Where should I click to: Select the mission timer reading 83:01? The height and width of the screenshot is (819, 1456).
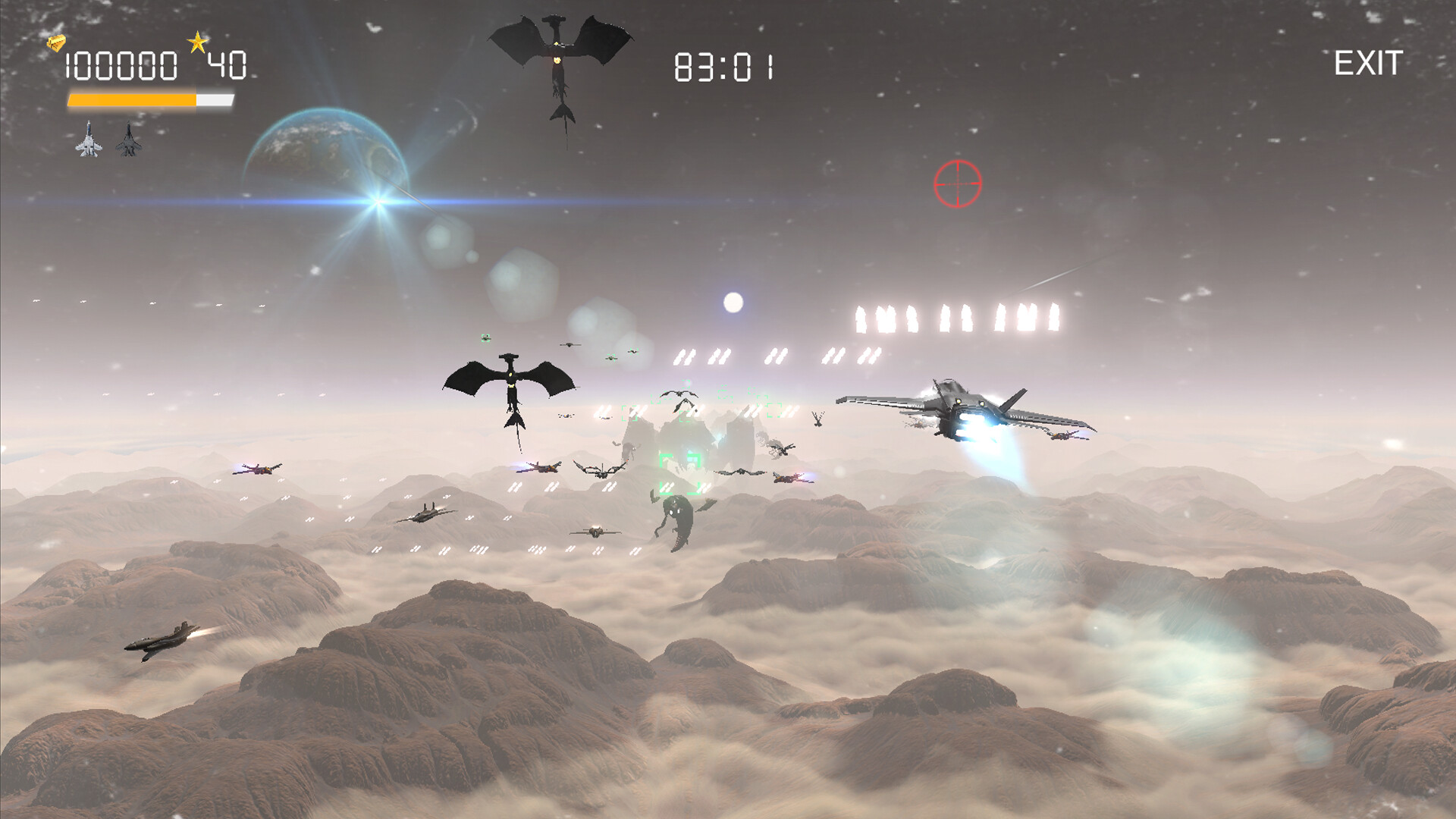pos(723,67)
